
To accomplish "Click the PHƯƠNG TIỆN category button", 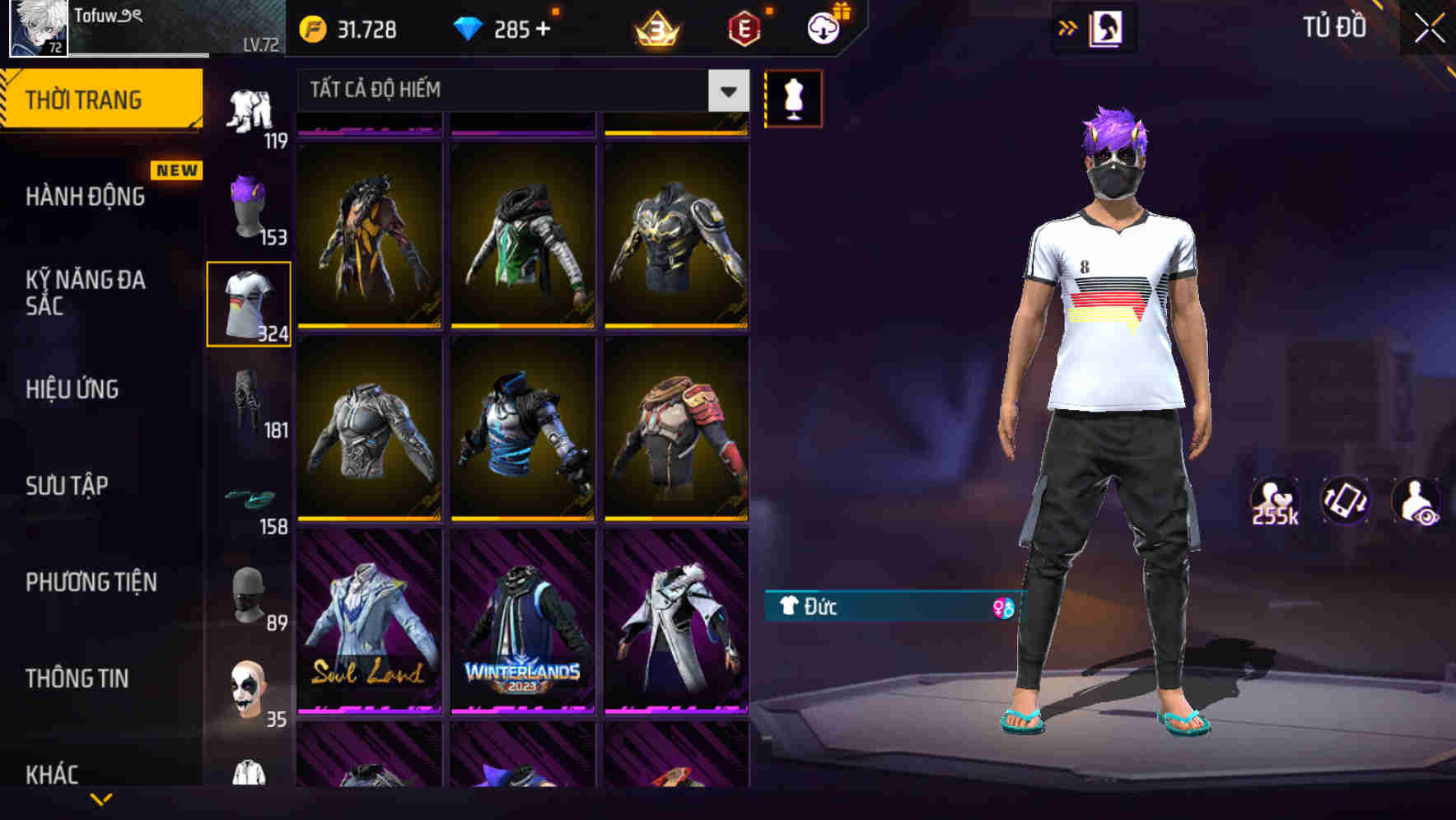I will coord(91,582).
